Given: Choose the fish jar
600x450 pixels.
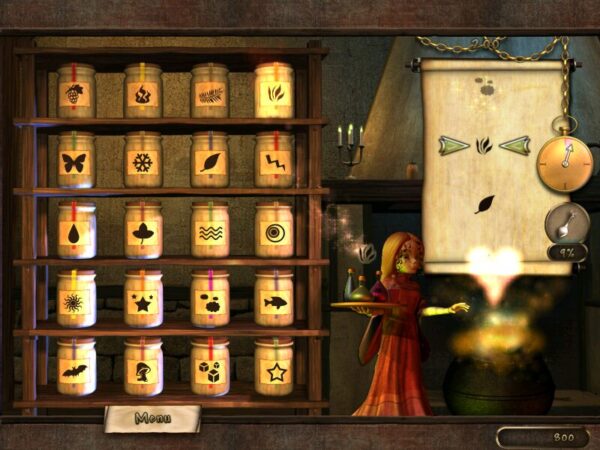Looking at the screenshot, I should click(273, 301).
